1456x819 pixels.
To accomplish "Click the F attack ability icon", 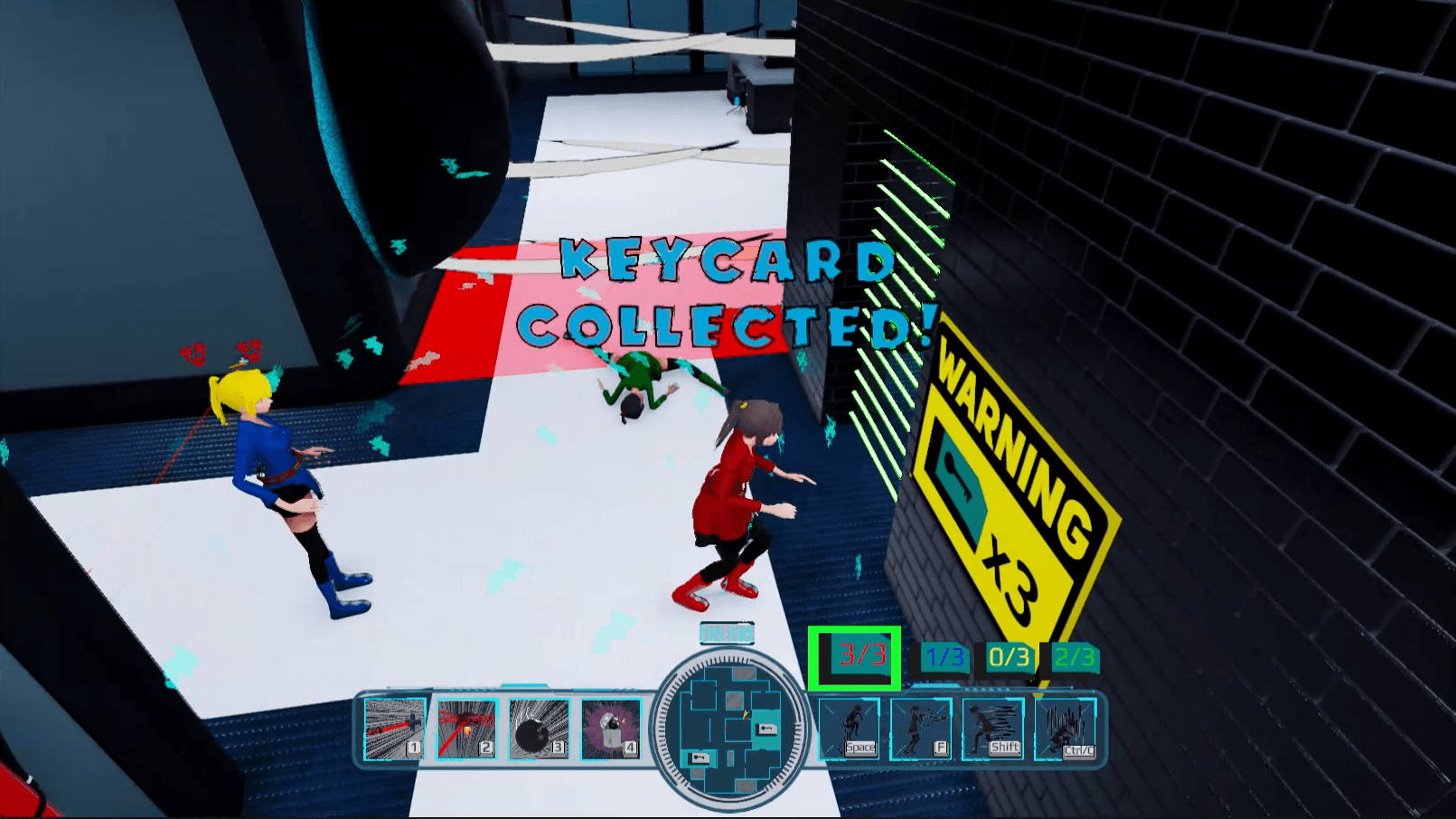I will 920,728.
